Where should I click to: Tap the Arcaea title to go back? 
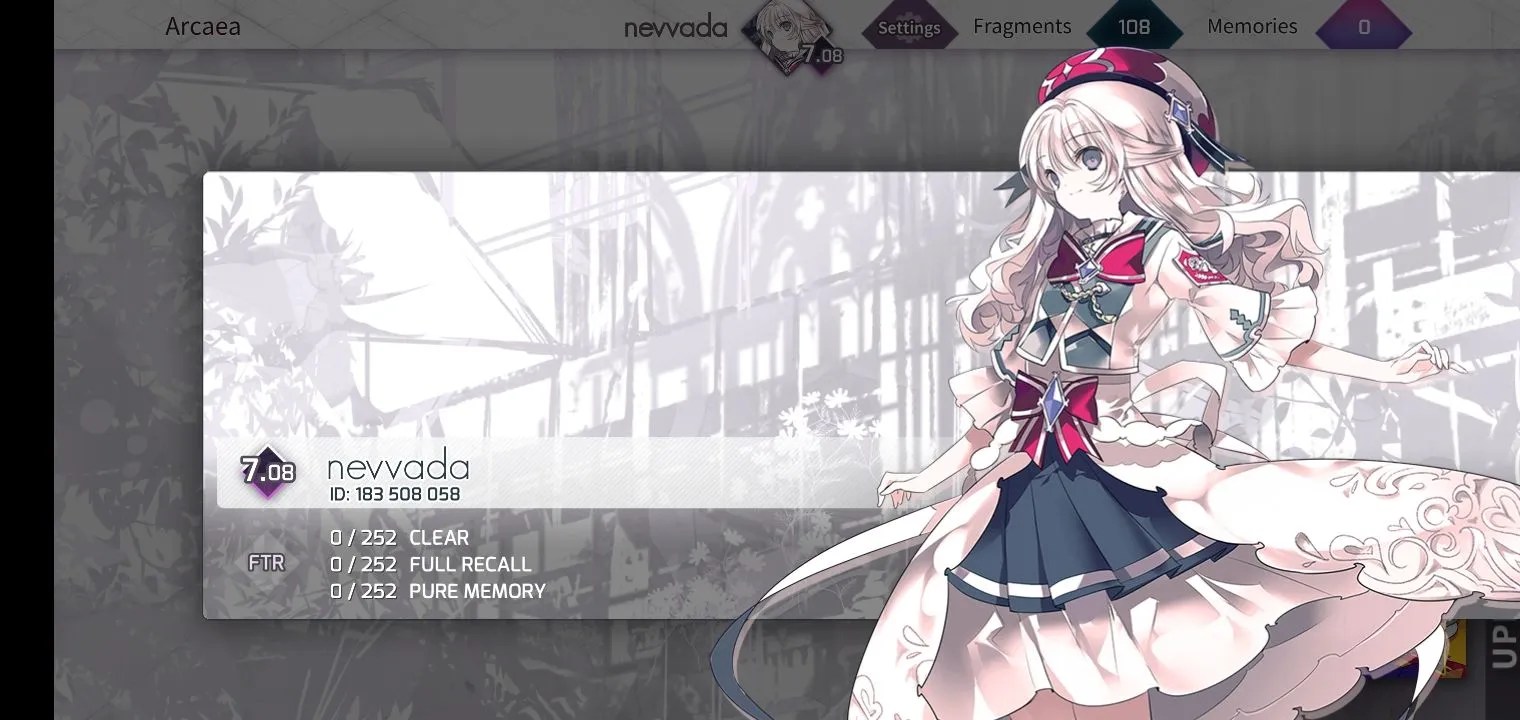203,27
